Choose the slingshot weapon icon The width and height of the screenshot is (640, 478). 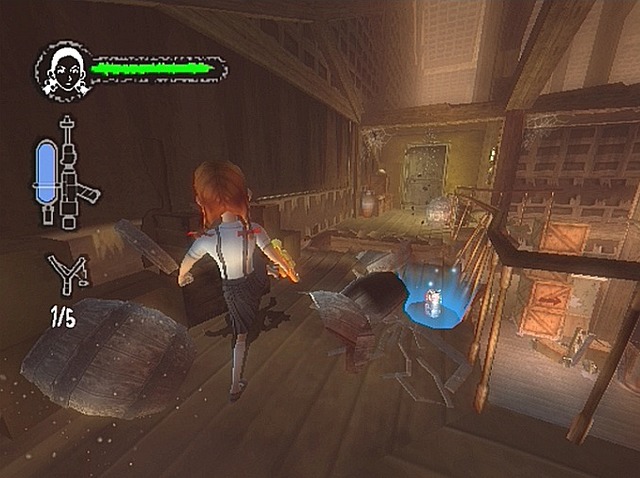(66, 274)
